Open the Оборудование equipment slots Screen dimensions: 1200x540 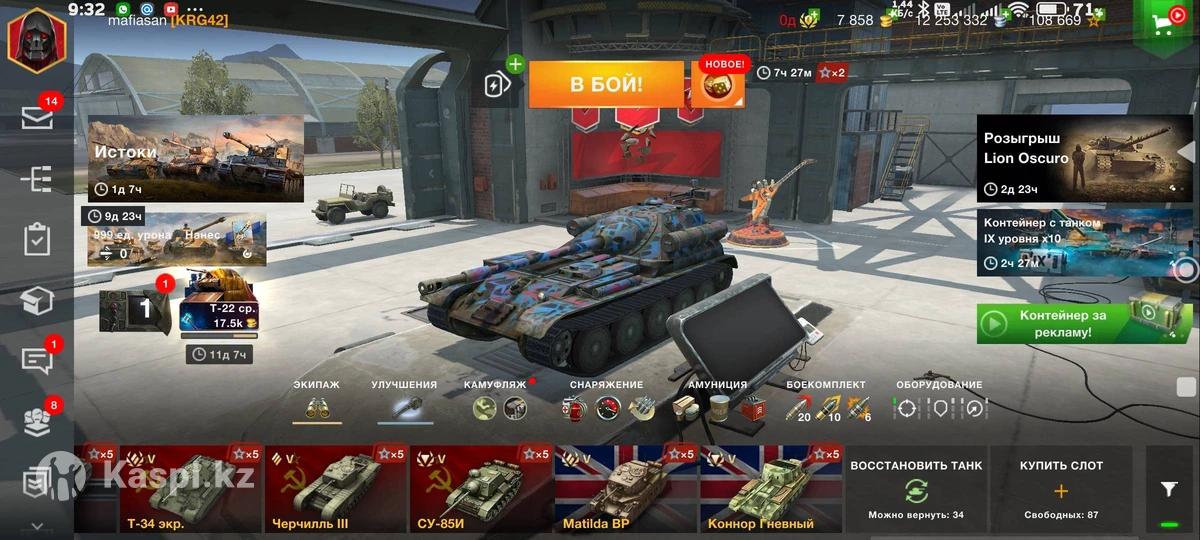939,405
